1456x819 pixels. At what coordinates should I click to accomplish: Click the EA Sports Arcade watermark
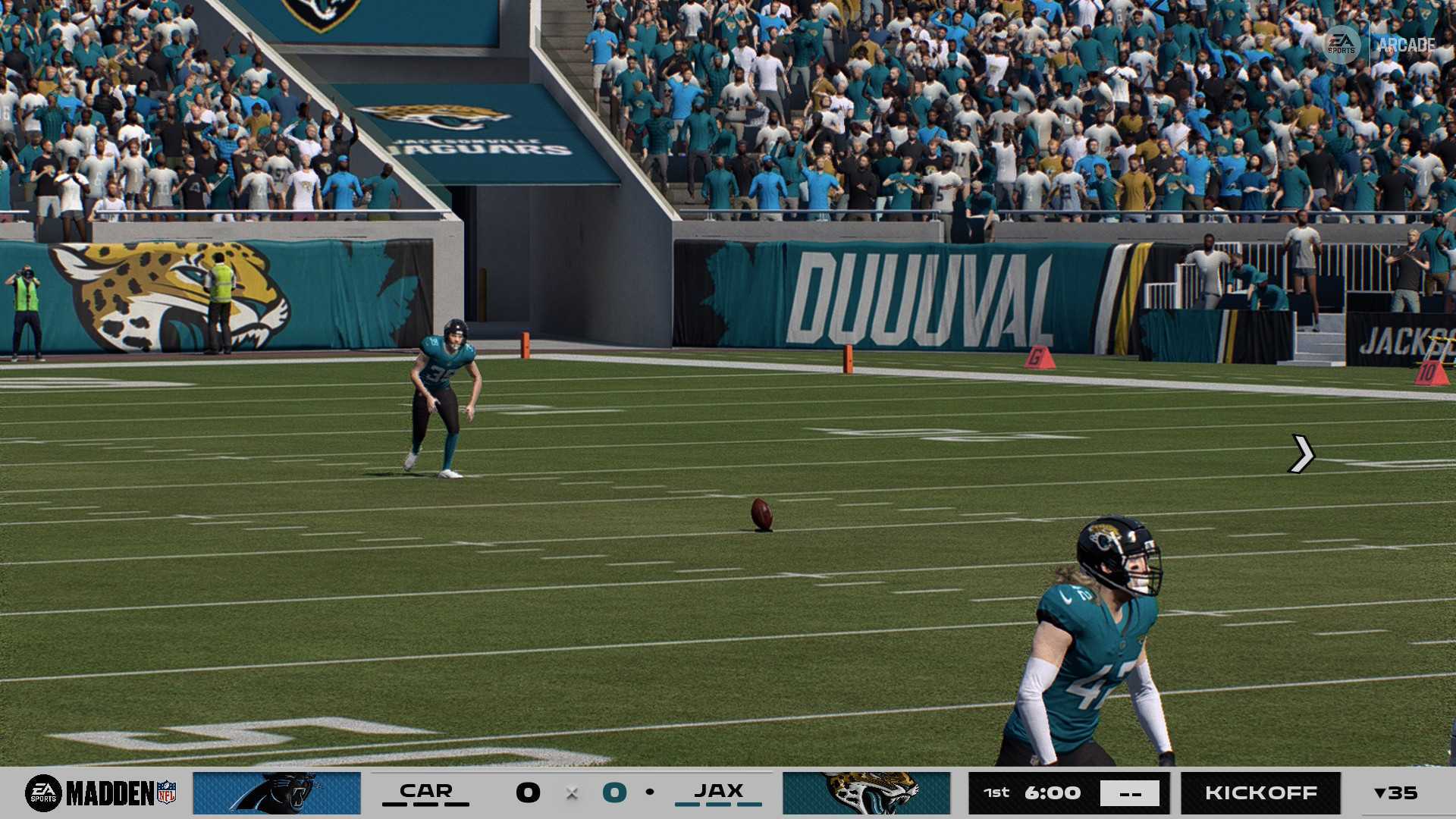point(1380,45)
